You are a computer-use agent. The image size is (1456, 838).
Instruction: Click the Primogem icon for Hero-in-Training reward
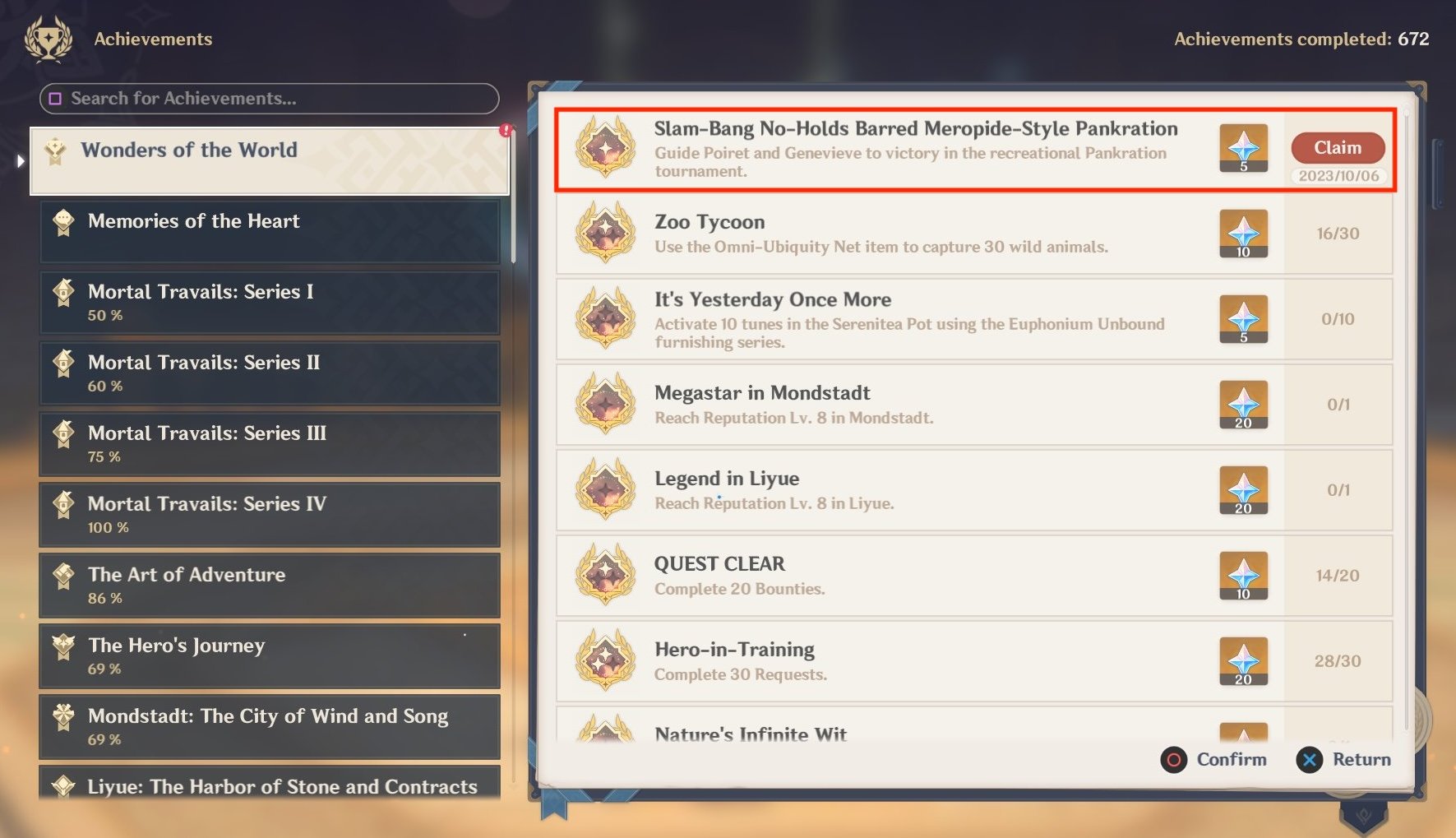pos(1244,660)
